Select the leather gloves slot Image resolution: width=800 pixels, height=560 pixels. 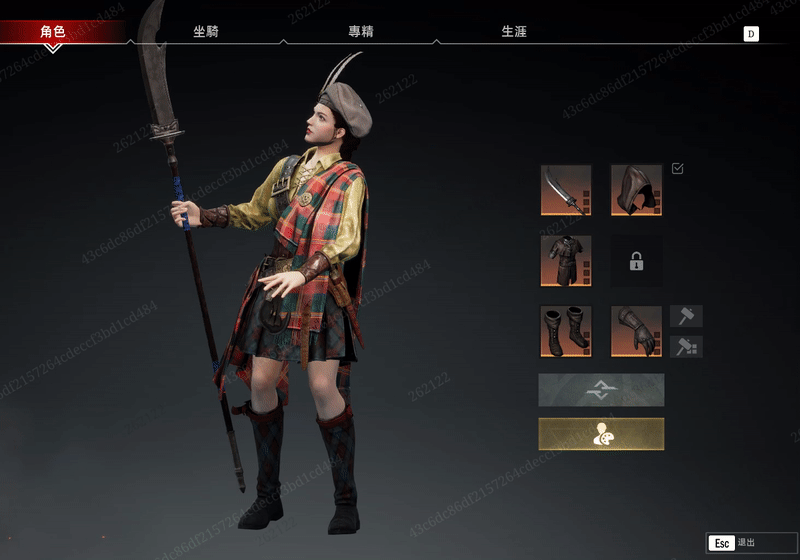(x=637, y=331)
